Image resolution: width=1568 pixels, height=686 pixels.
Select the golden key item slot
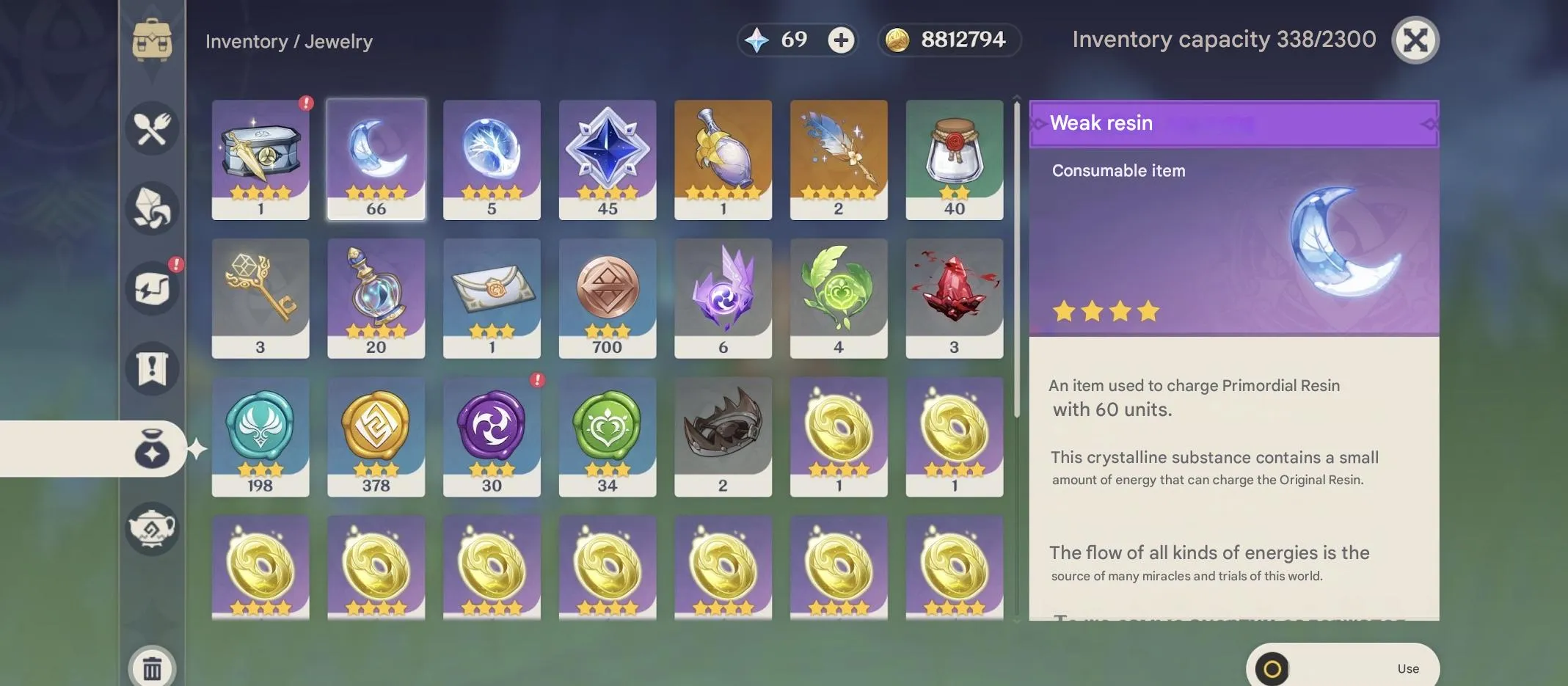(260, 298)
